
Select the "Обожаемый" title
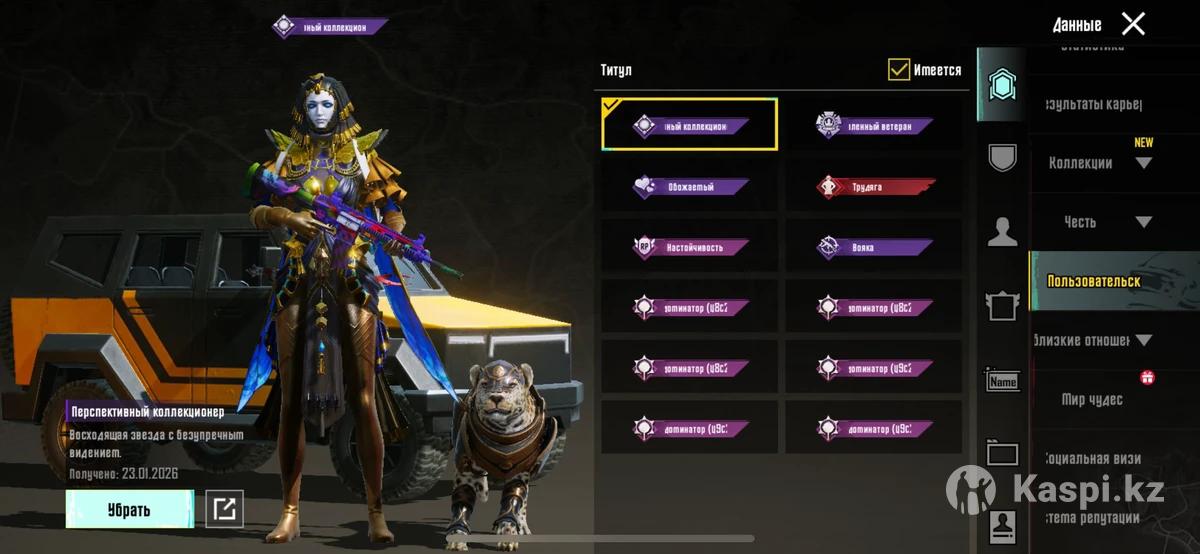tap(690, 186)
